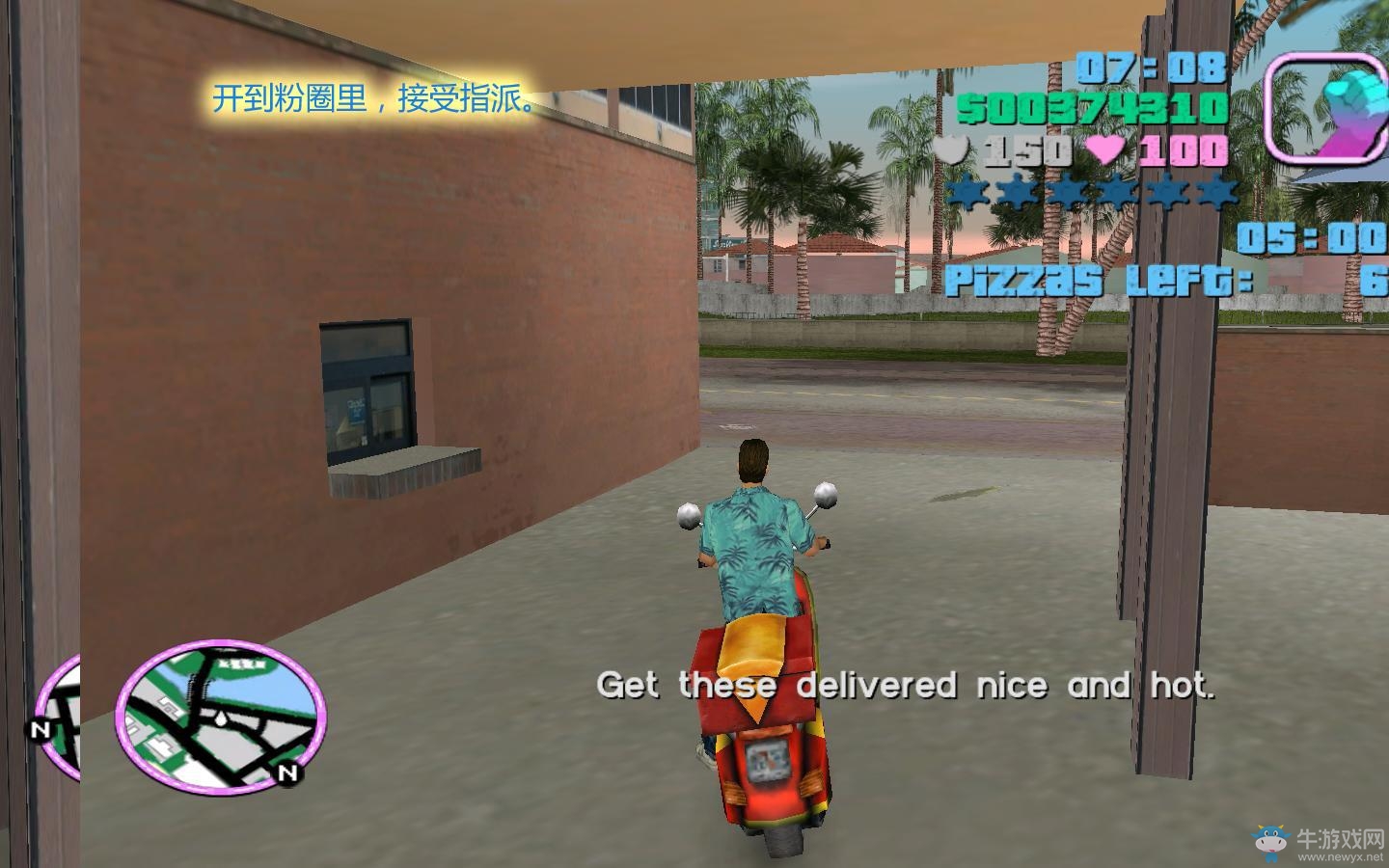
Task: Click the lower N compass label on minimap
Action: click(286, 773)
